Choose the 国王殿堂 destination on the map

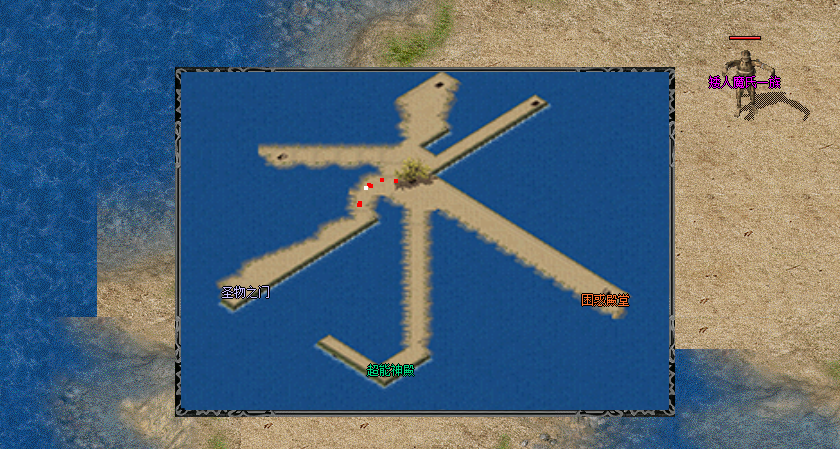point(605,299)
